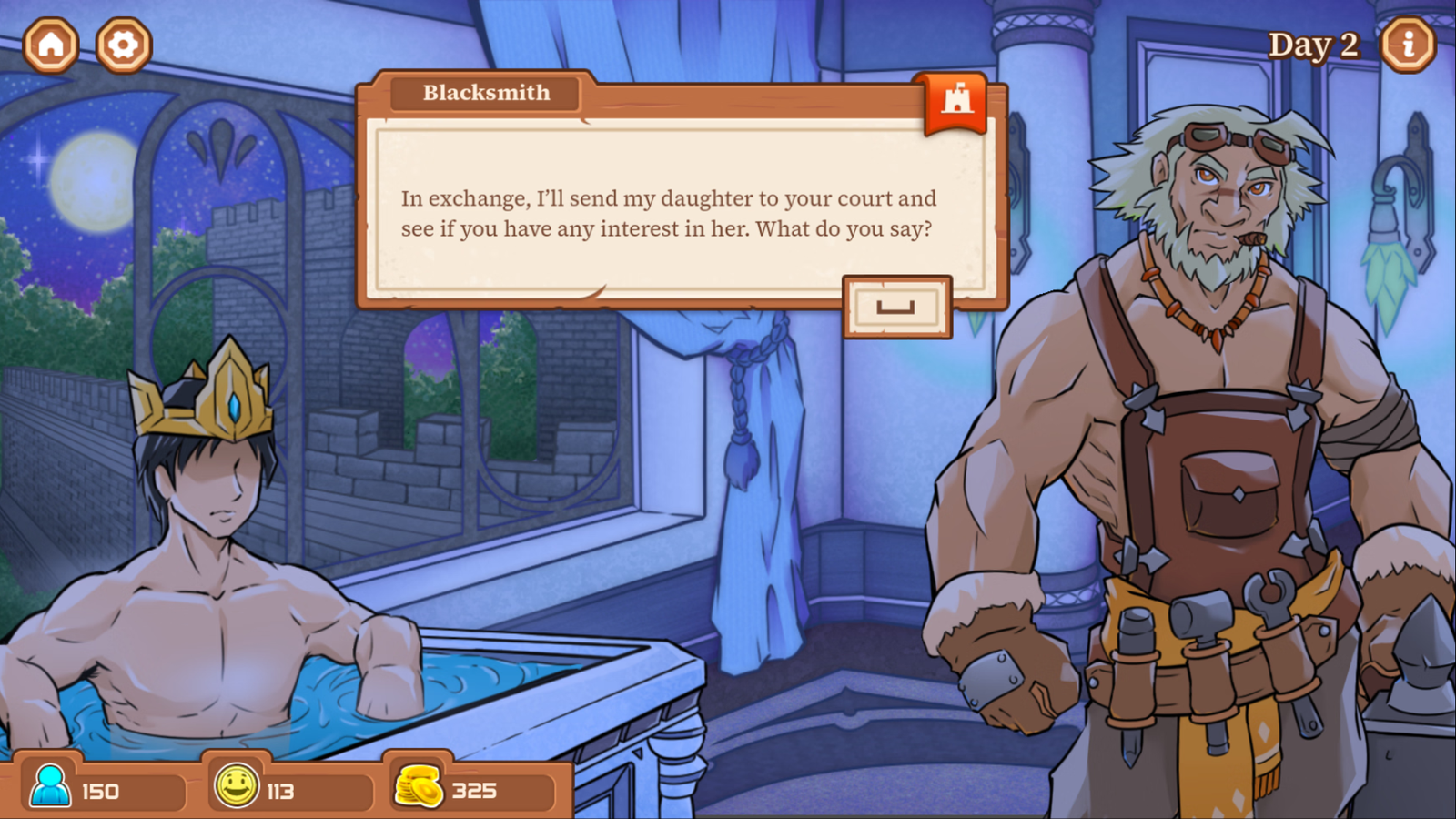This screenshot has width=1456, height=819.
Task: Click the info button beside Day 2
Action: click(1408, 45)
